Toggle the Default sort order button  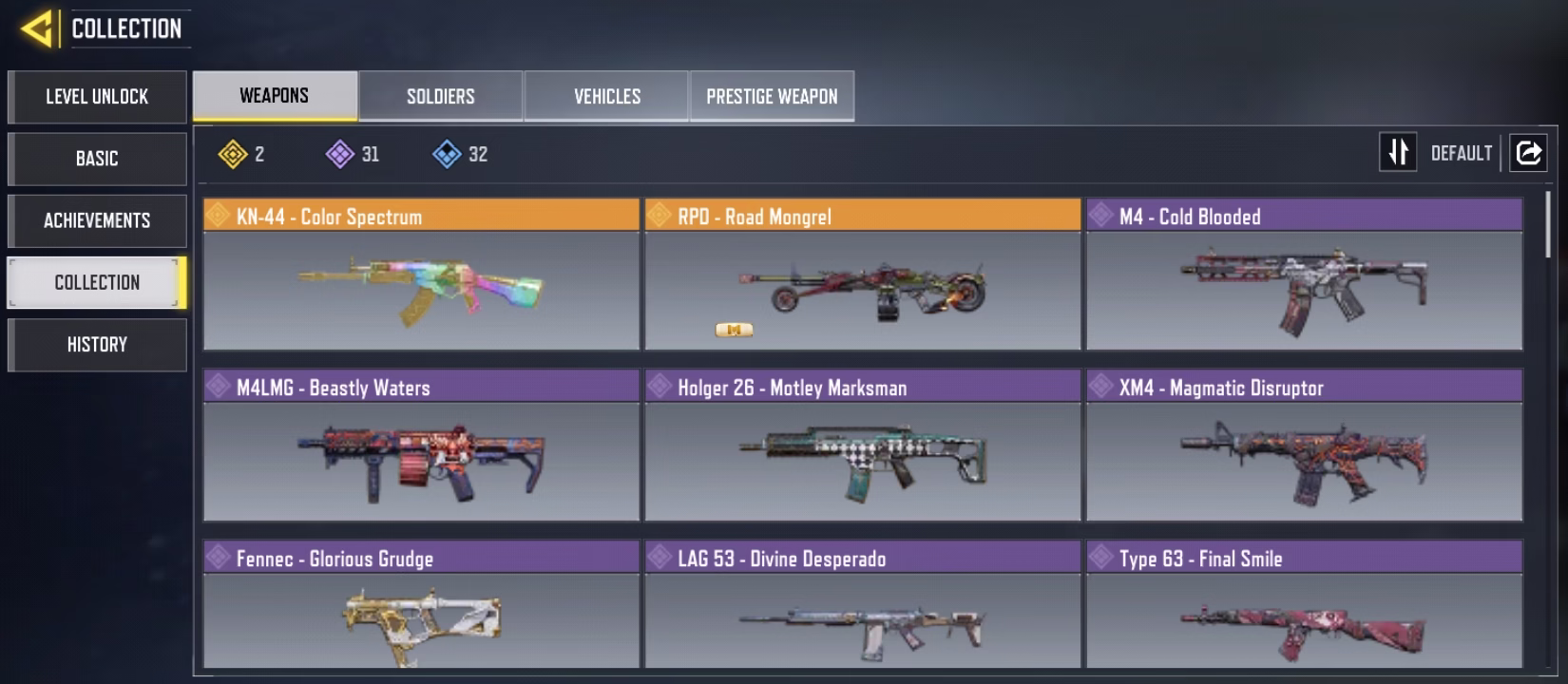(1398, 152)
